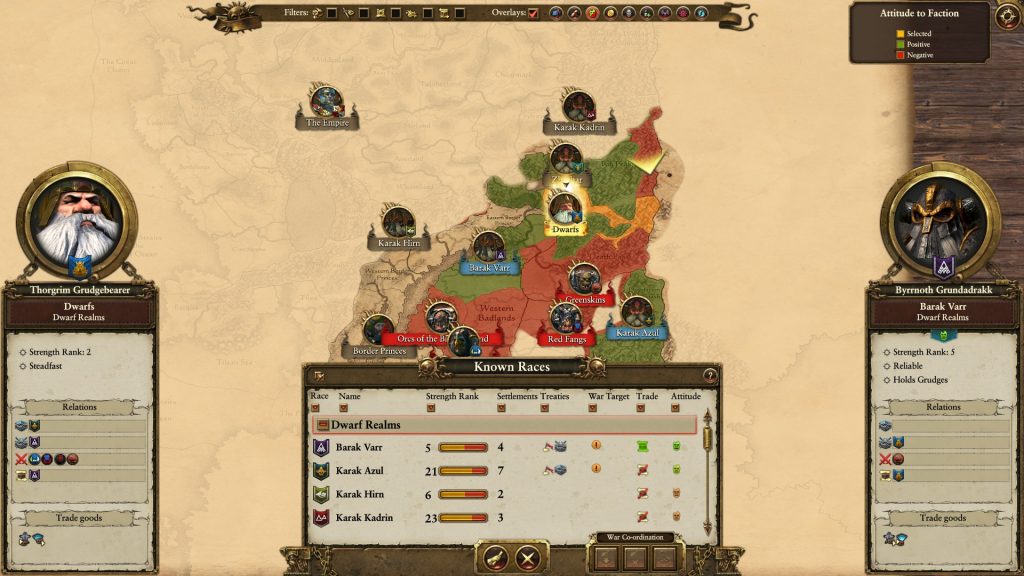Open the Known Races help button
Viewport: 1024px width, 576px height.
710,376
